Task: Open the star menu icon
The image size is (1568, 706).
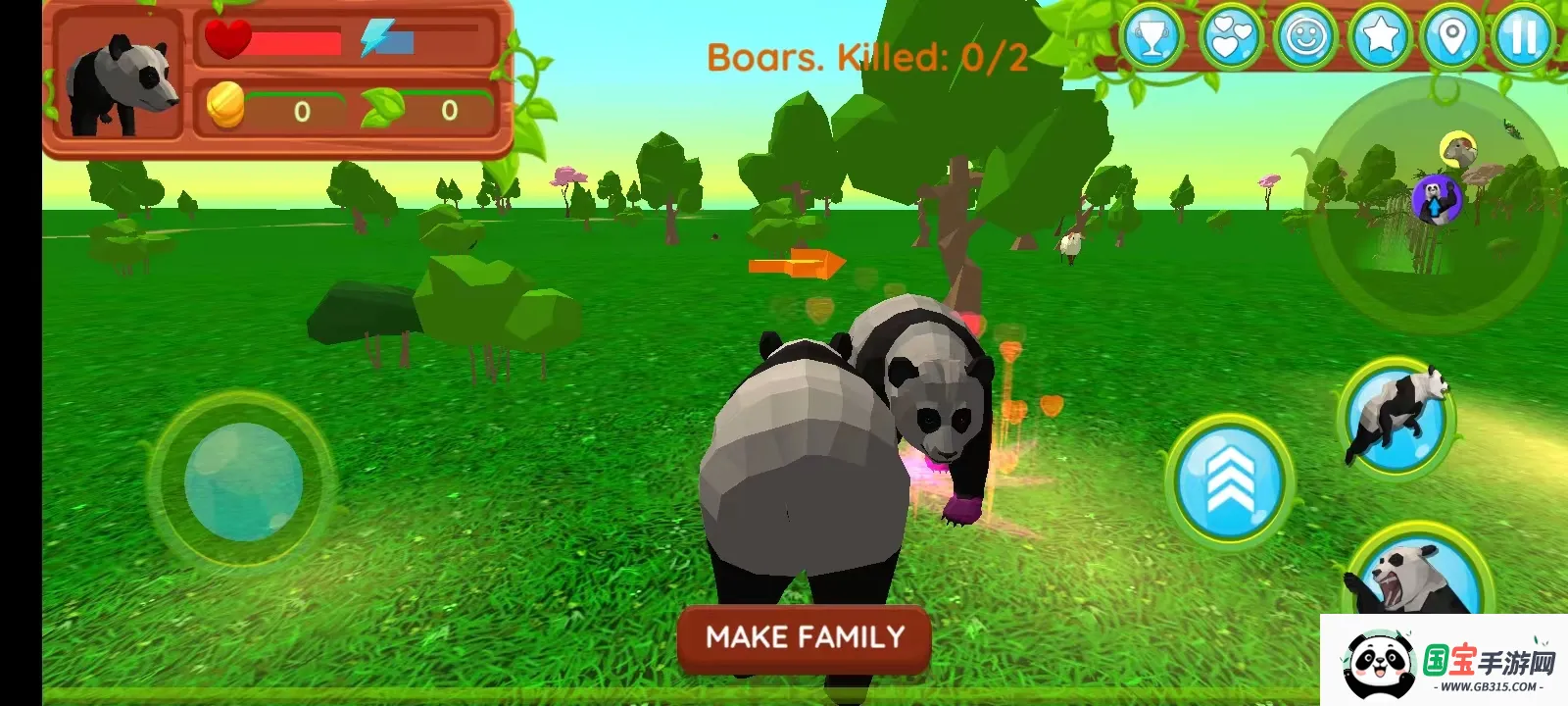Action: [1380, 39]
